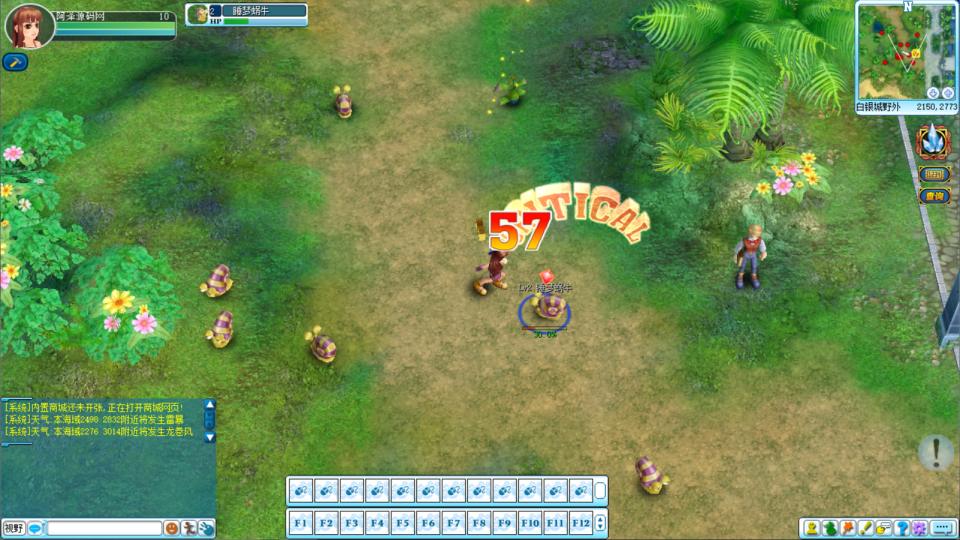Click the player character portrait

(x=29, y=26)
